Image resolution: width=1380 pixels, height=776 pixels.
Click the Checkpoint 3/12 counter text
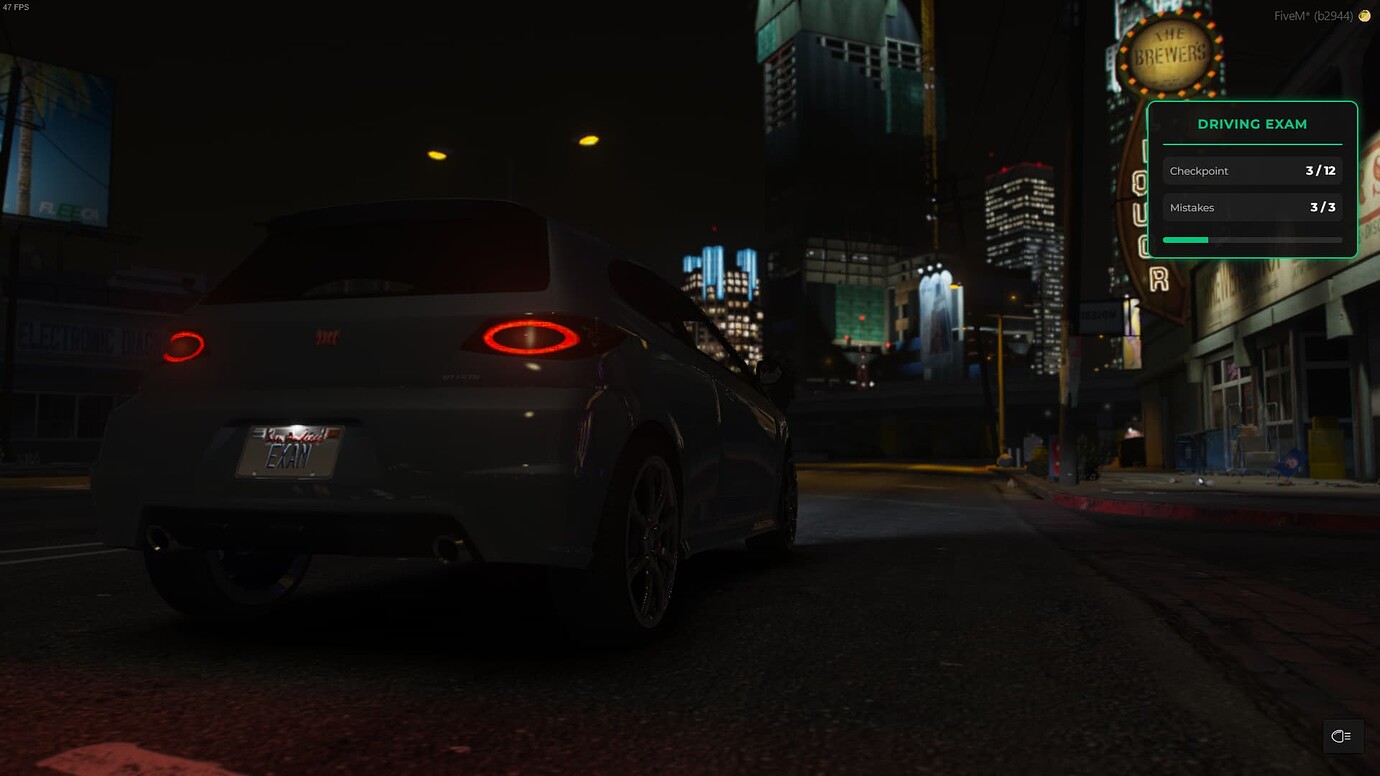click(x=1321, y=171)
